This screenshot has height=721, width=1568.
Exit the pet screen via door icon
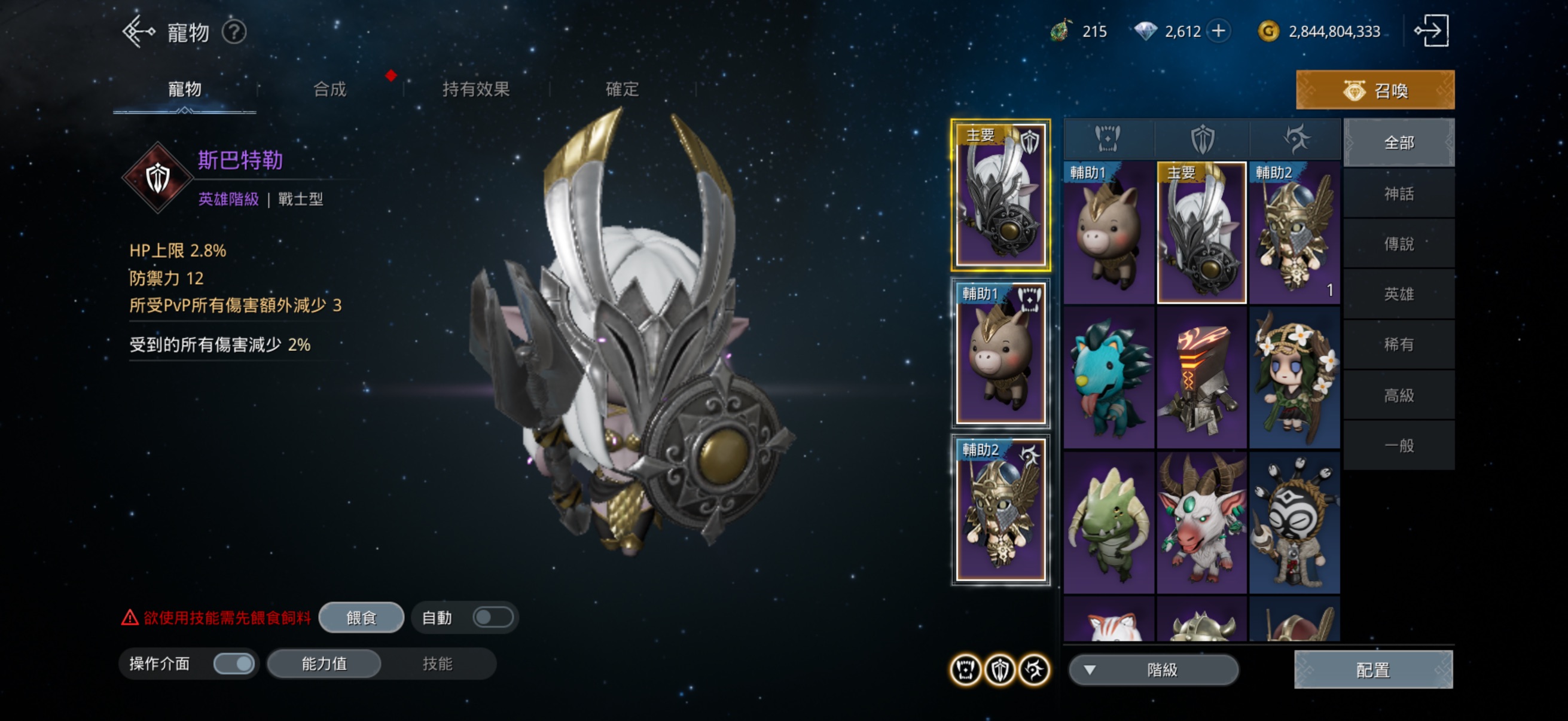tap(1431, 31)
